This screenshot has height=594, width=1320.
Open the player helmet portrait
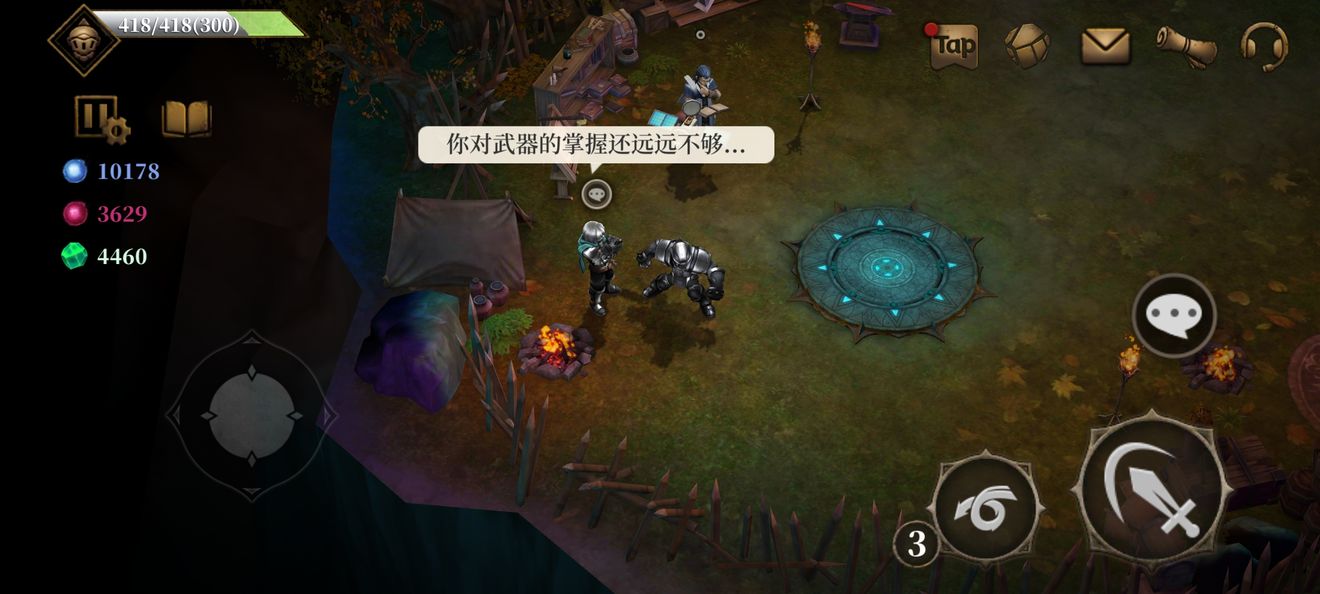click(x=83, y=40)
